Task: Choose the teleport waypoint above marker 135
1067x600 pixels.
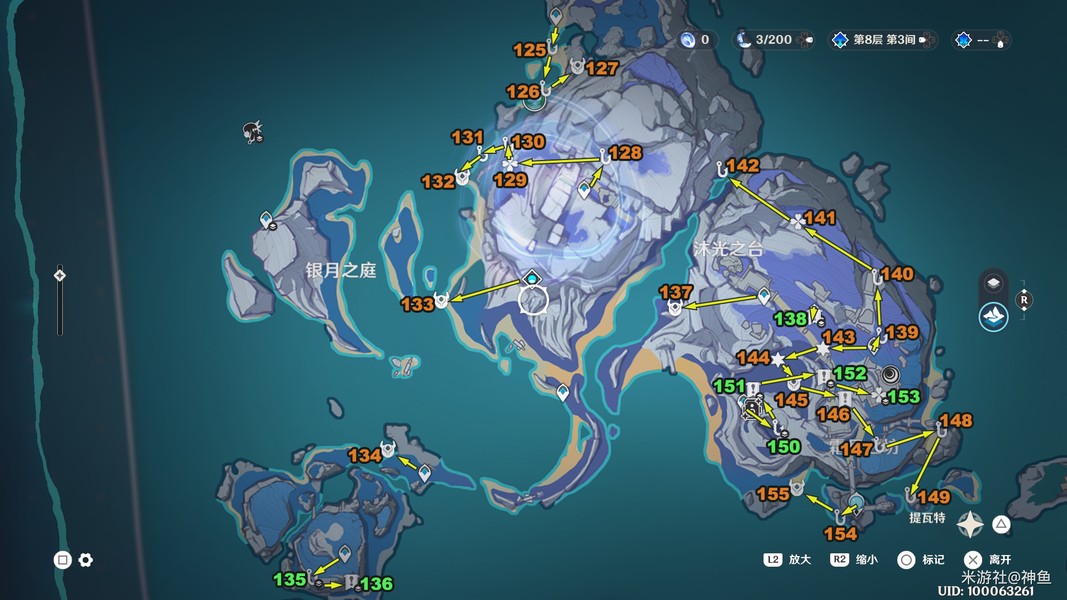Action: [x=345, y=553]
